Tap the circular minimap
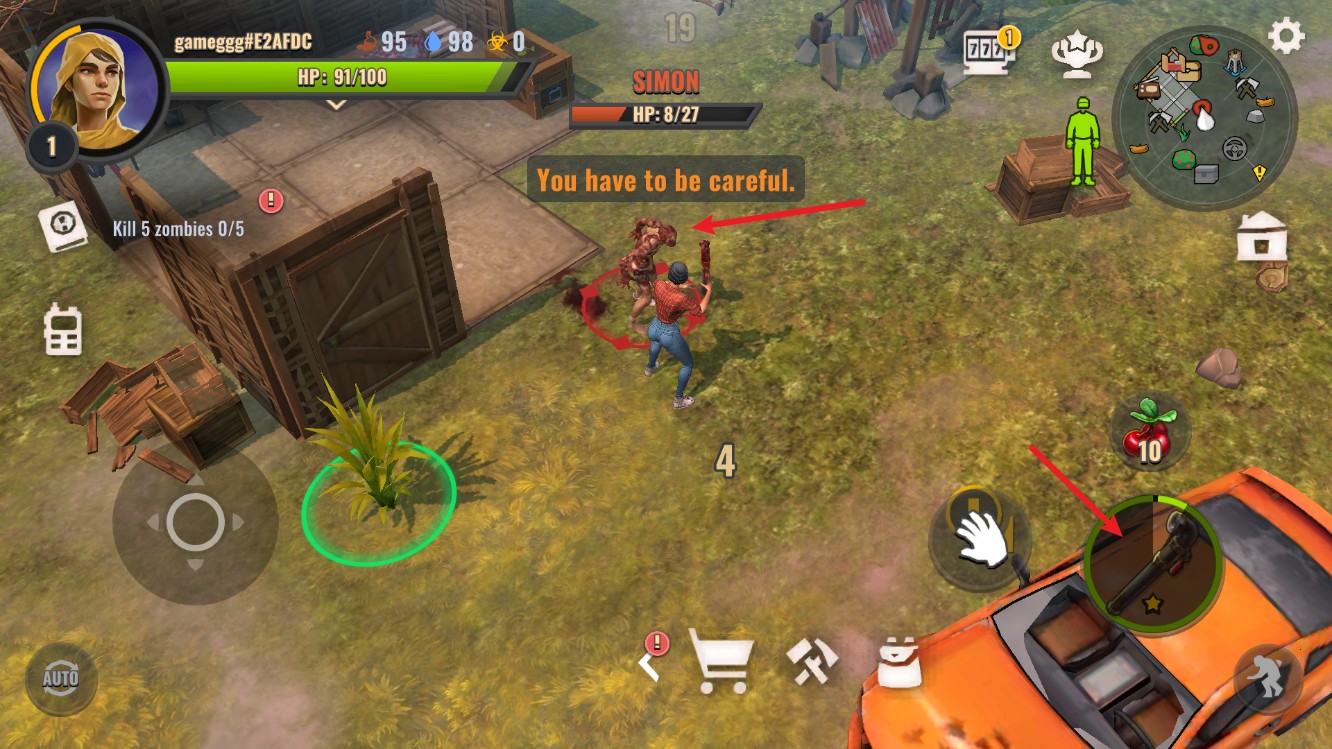The width and height of the screenshot is (1332, 749). (1204, 118)
